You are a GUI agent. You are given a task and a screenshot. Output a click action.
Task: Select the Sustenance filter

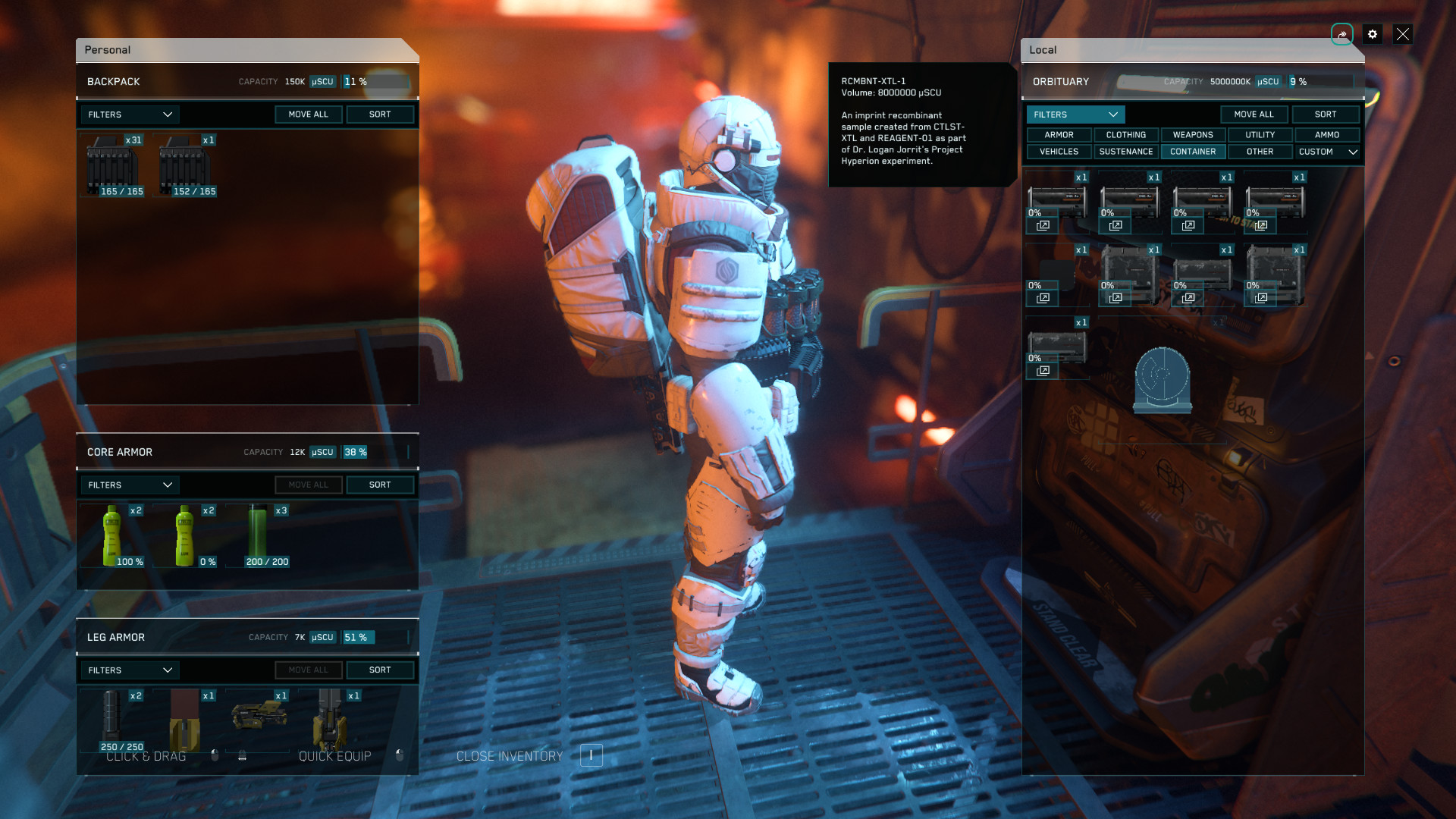[x=1125, y=152]
